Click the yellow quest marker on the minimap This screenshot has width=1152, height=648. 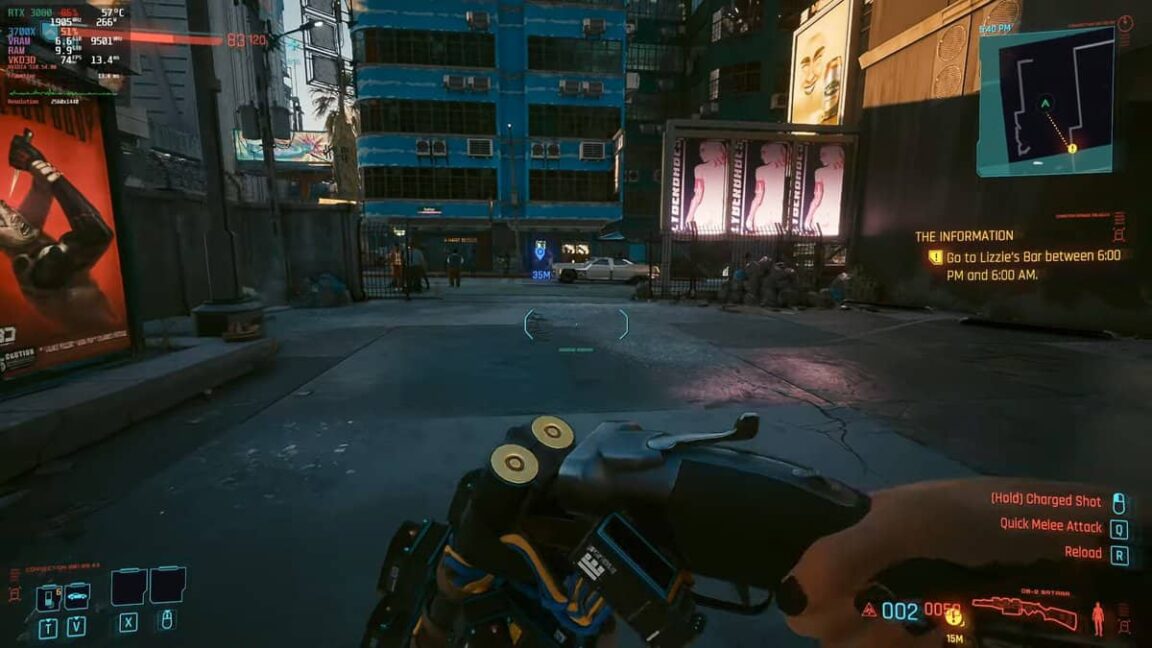(x=1072, y=148)
